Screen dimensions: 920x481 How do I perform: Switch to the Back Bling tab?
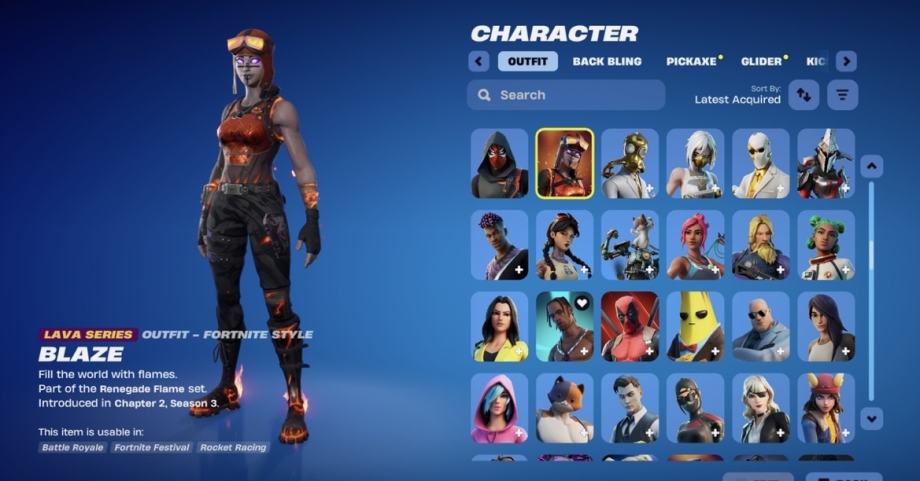[608, 61]
